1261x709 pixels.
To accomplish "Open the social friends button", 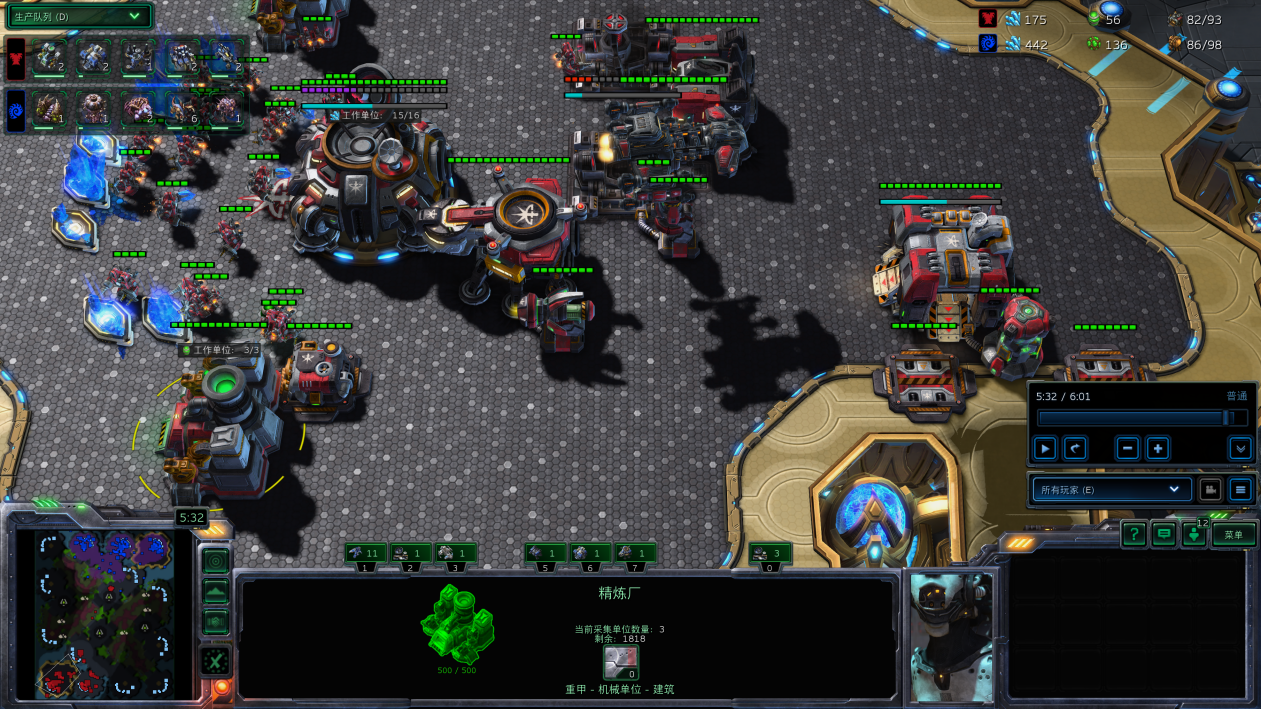I will click(x=1194, y=534).
